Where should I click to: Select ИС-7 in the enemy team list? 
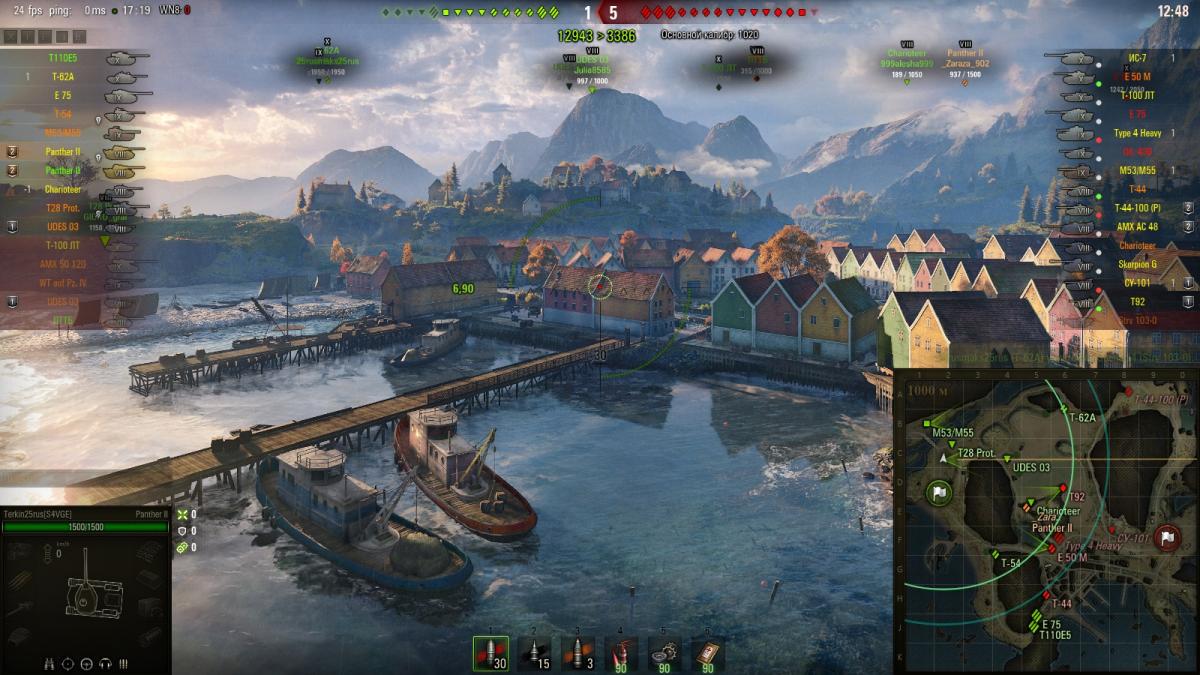tap(1135, 58)
